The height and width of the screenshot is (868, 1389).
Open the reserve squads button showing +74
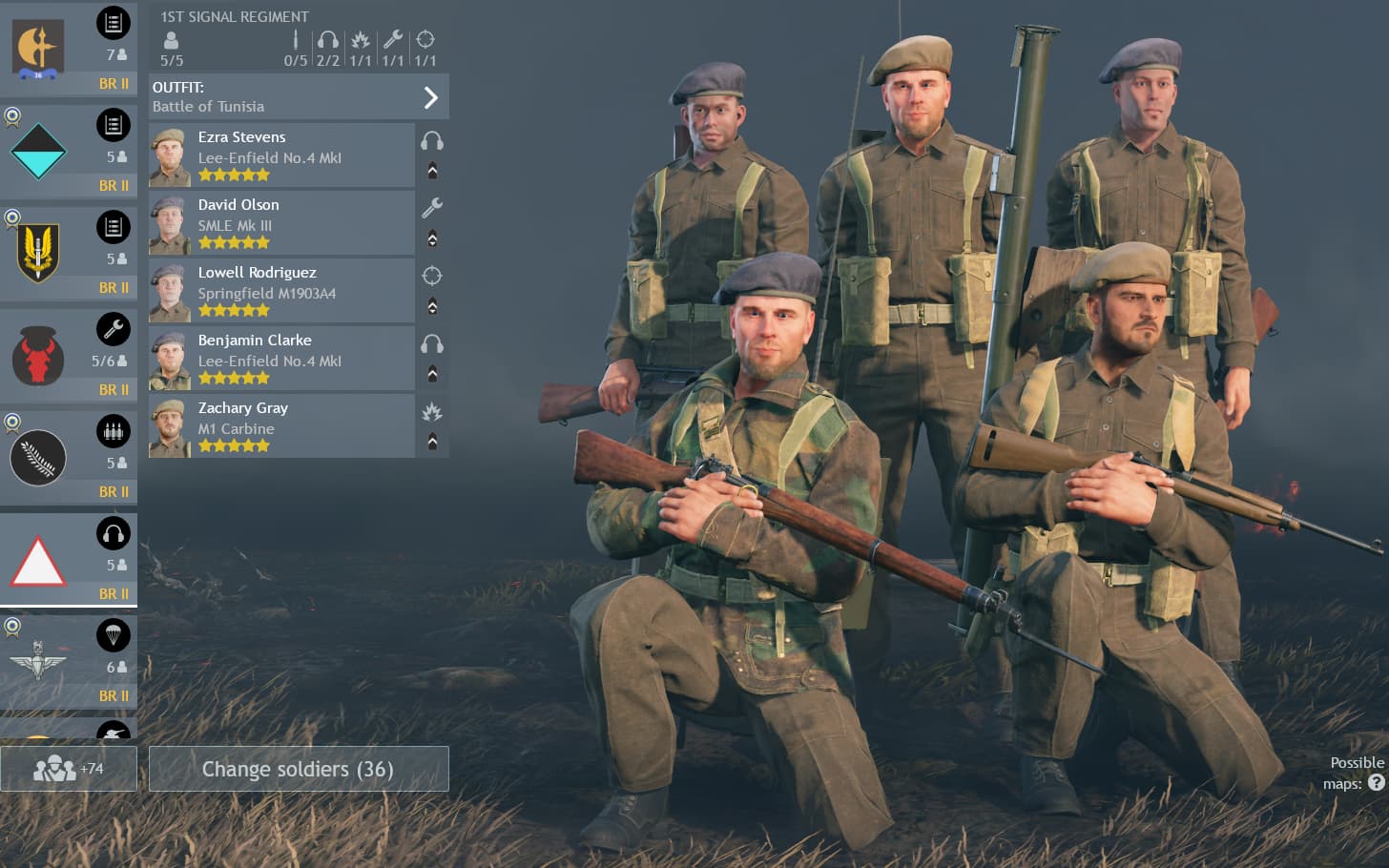tap(69, 769)
